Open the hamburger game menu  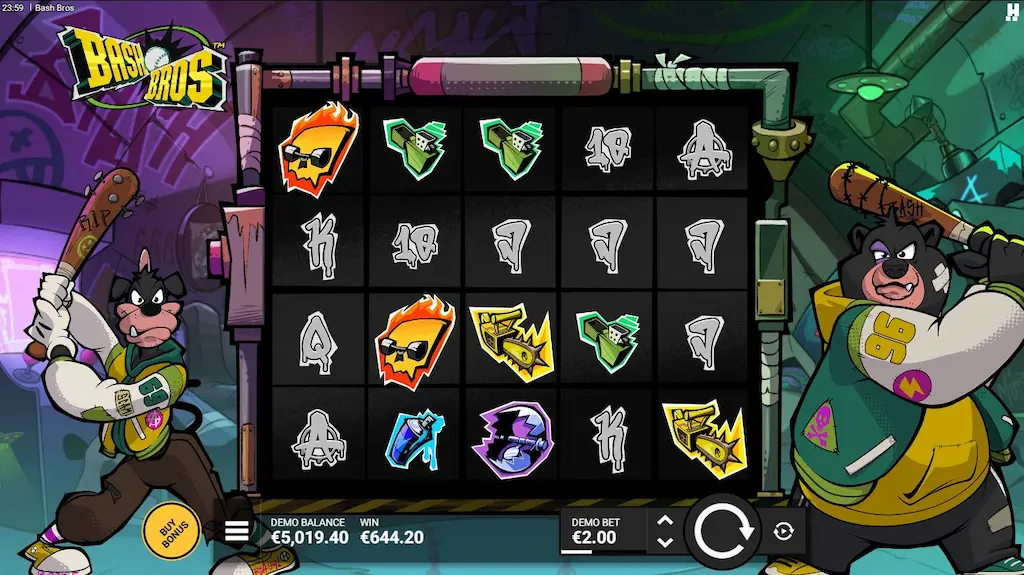pos(236,531)
